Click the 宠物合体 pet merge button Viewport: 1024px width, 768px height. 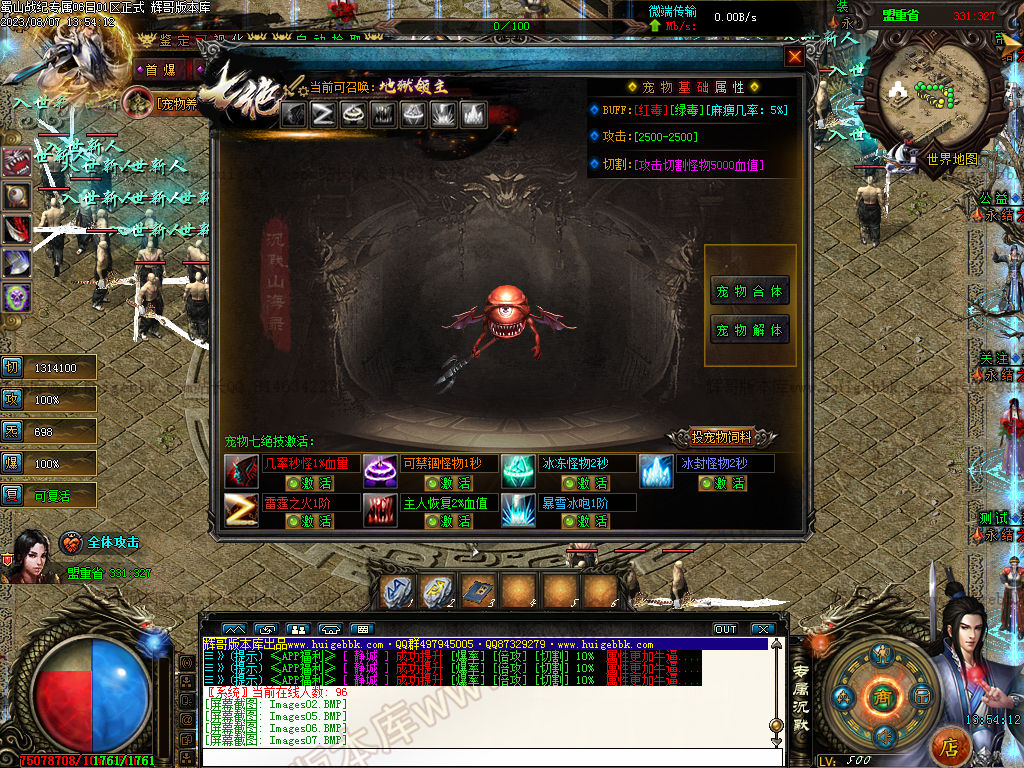coord(750,291)
